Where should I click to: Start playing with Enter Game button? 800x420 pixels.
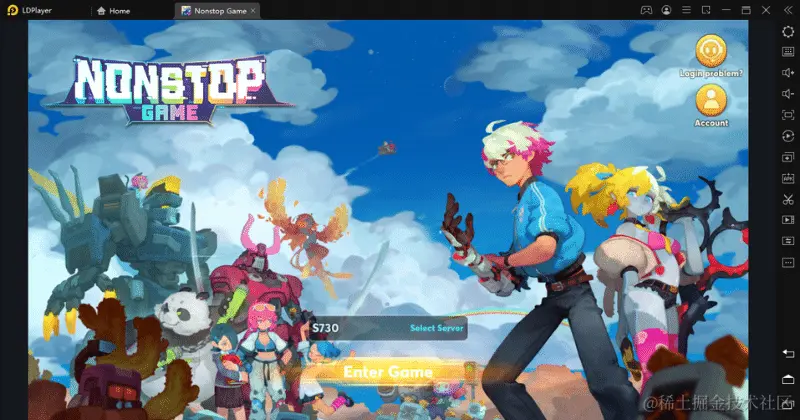coord(388,372)
